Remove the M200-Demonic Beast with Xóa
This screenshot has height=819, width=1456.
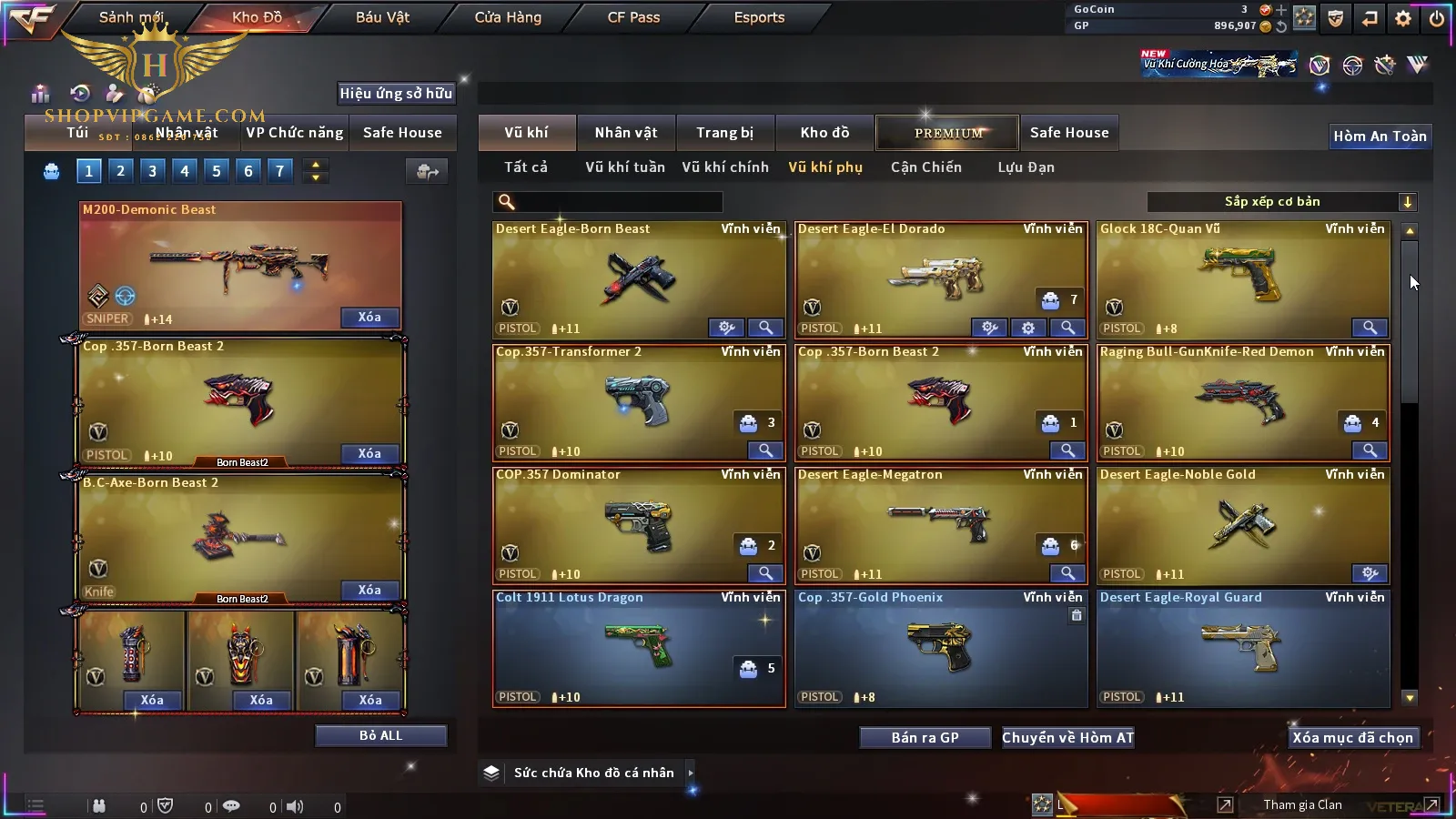(369, 318)
